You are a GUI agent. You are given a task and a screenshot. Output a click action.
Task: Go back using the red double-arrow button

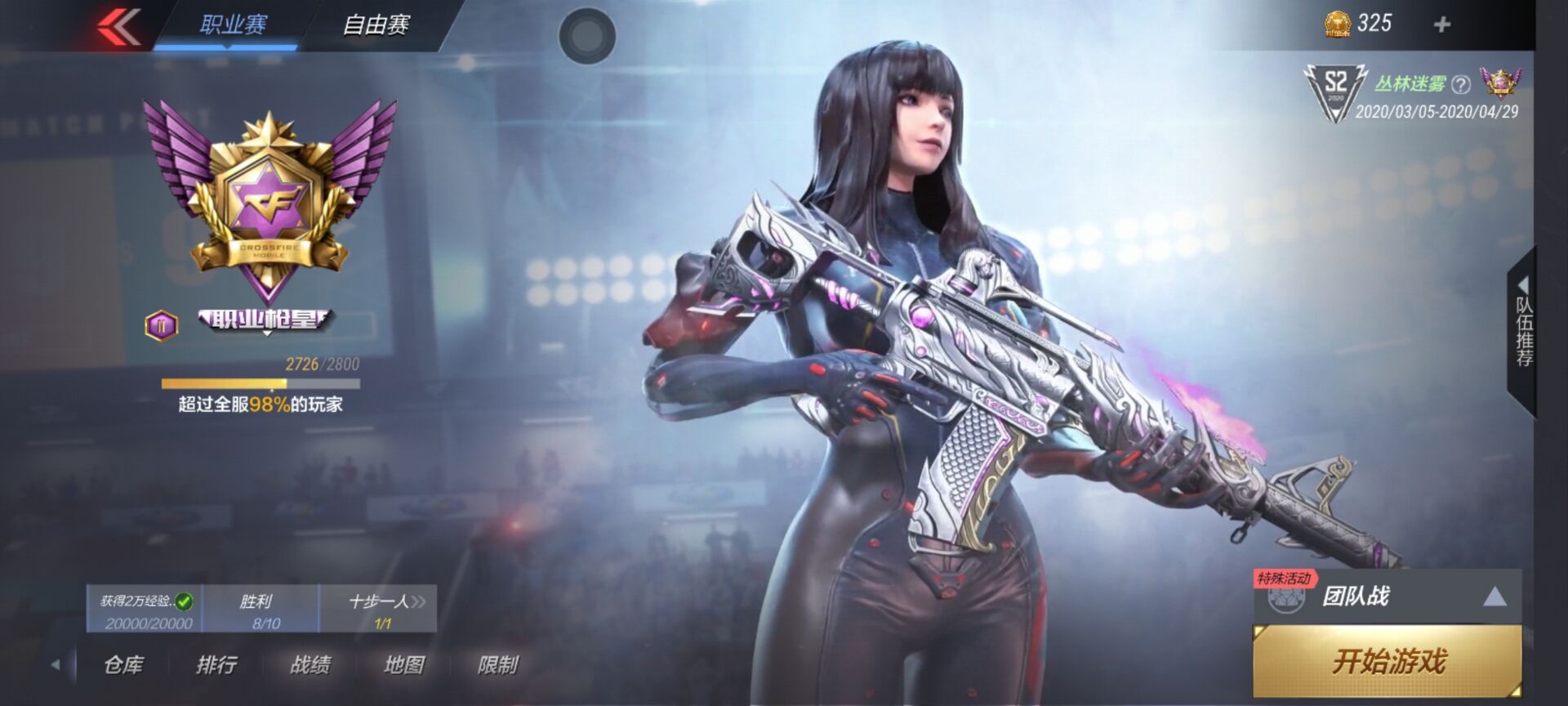[x=119, y=27]
